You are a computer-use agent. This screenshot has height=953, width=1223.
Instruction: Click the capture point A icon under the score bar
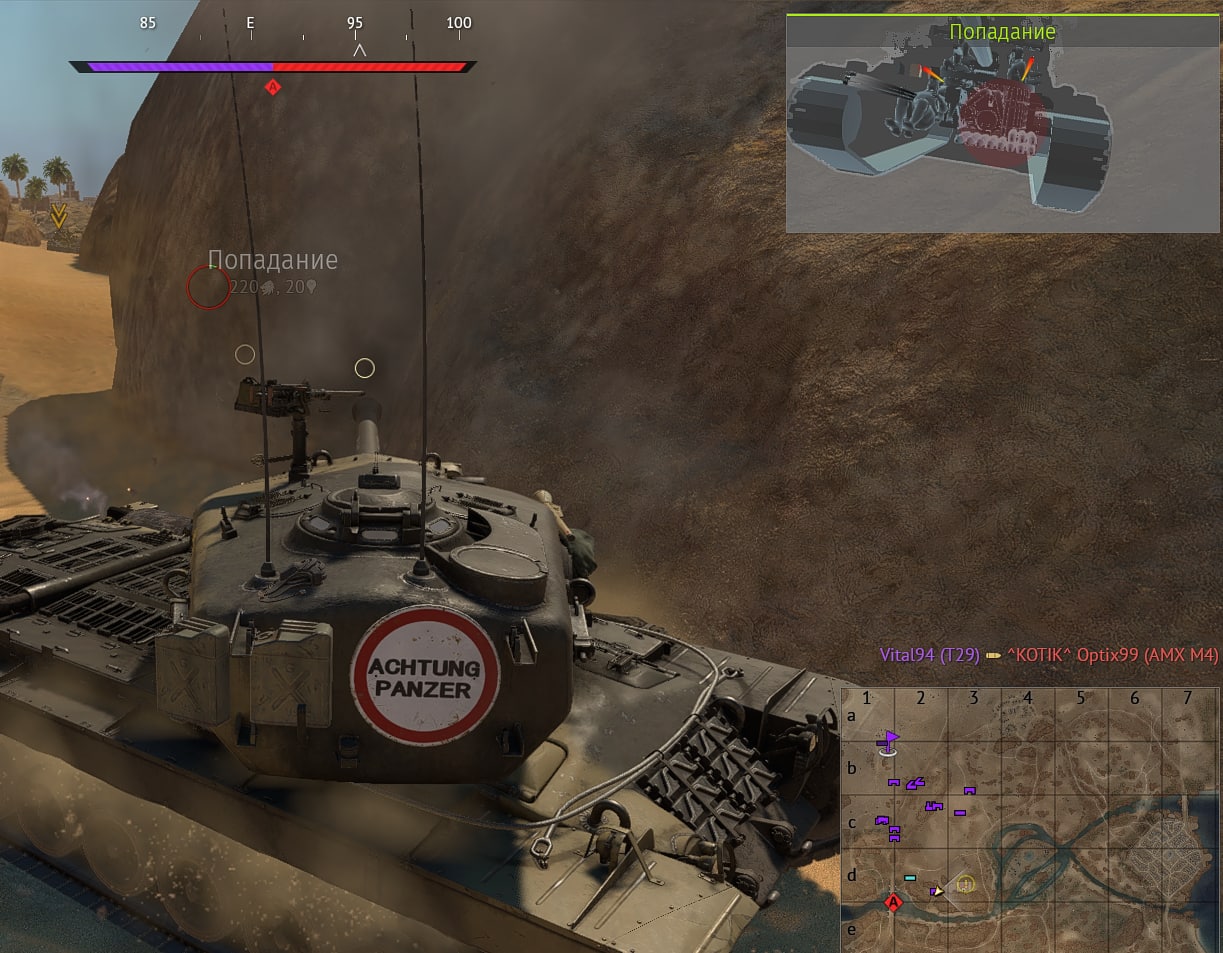point(272,87)
